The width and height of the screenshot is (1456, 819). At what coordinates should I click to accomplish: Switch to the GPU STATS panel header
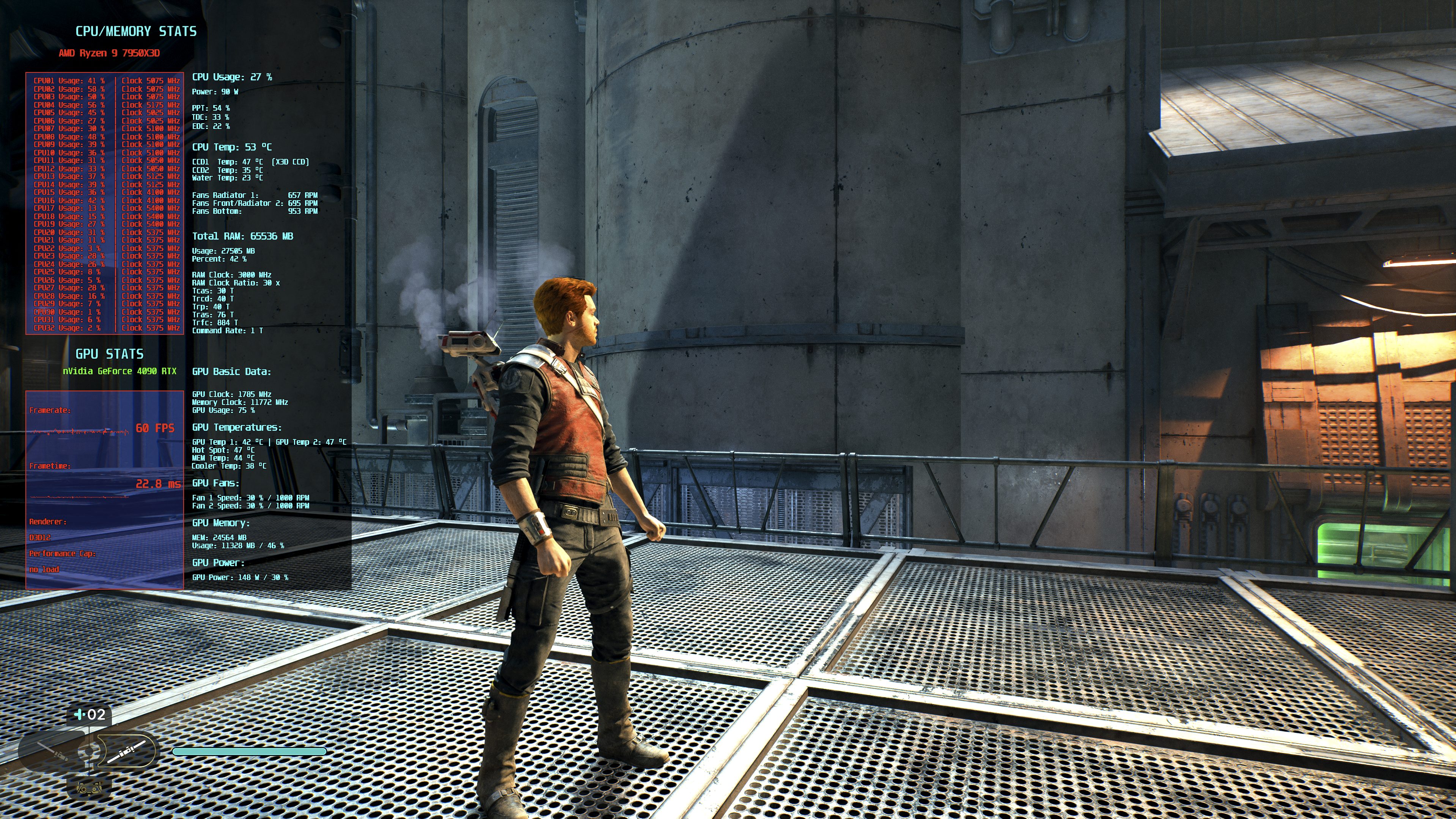(110, 354)
